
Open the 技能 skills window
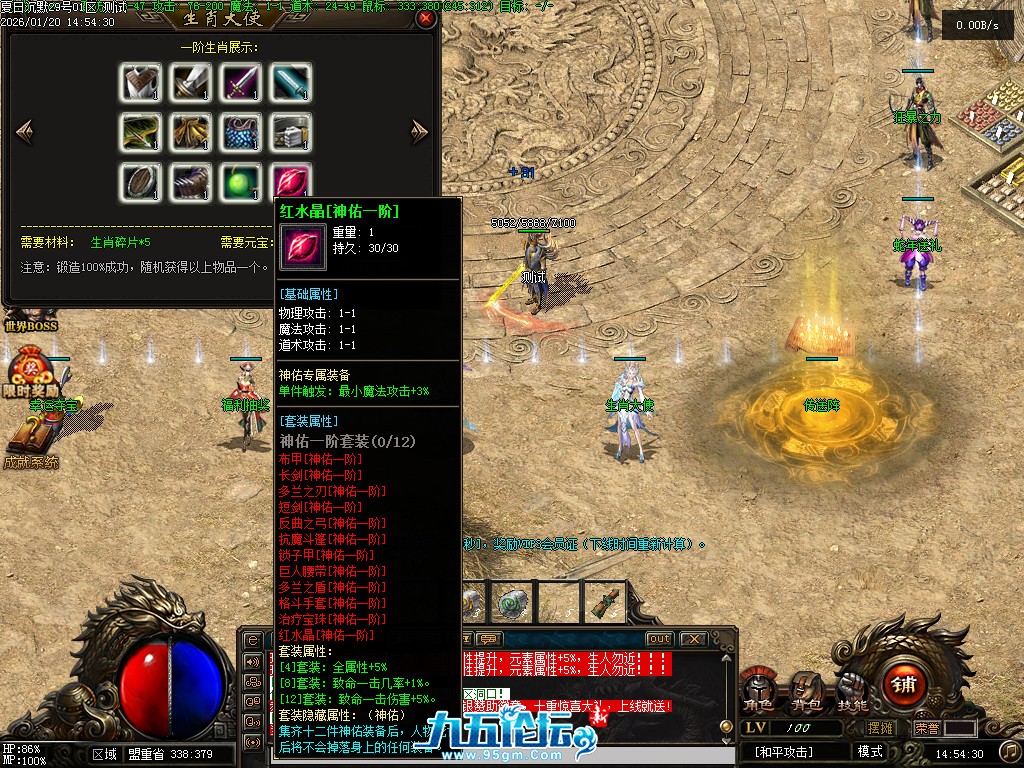(x=852, y=691)
